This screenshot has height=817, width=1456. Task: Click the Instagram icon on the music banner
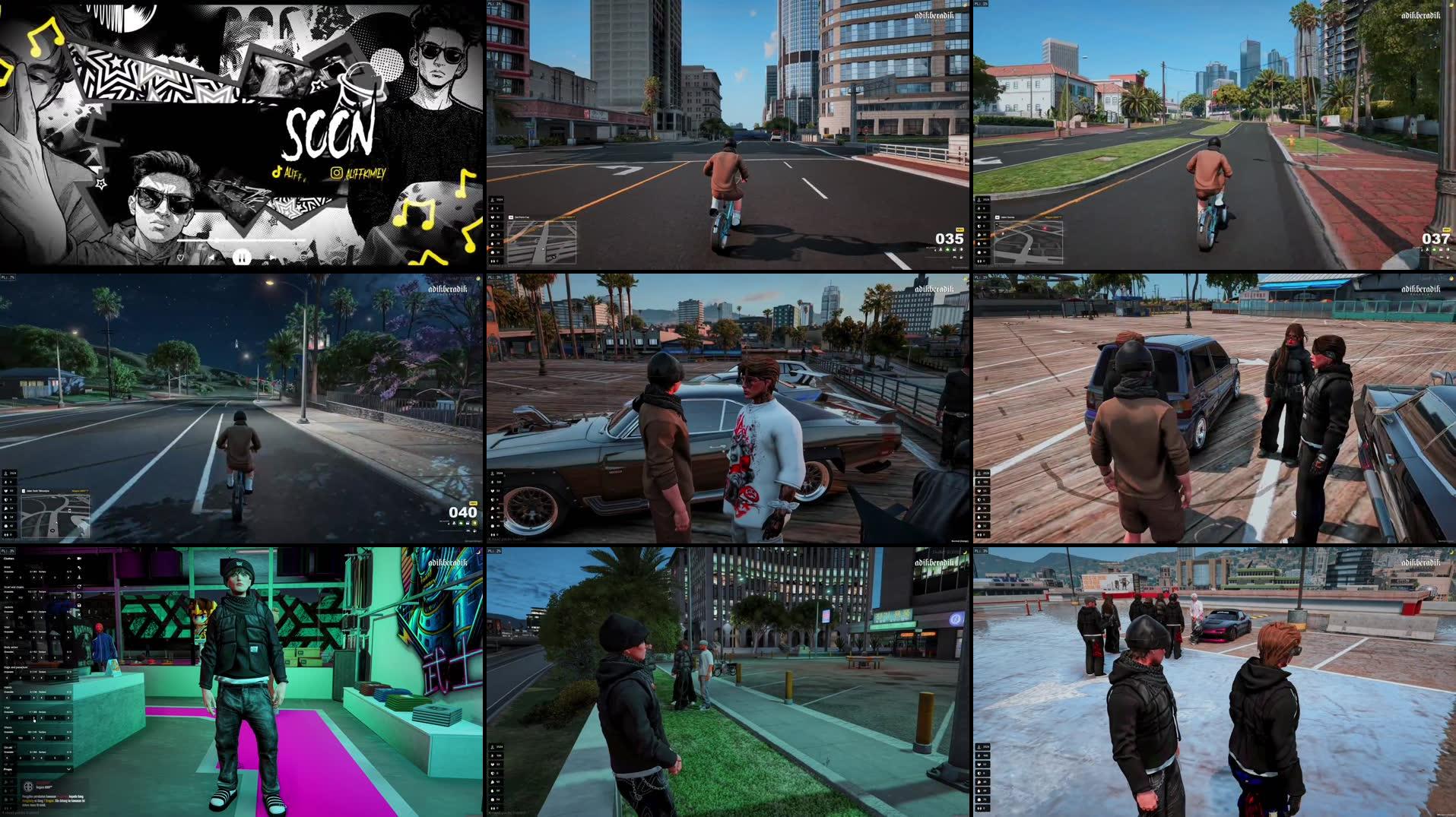pos(337,173)
